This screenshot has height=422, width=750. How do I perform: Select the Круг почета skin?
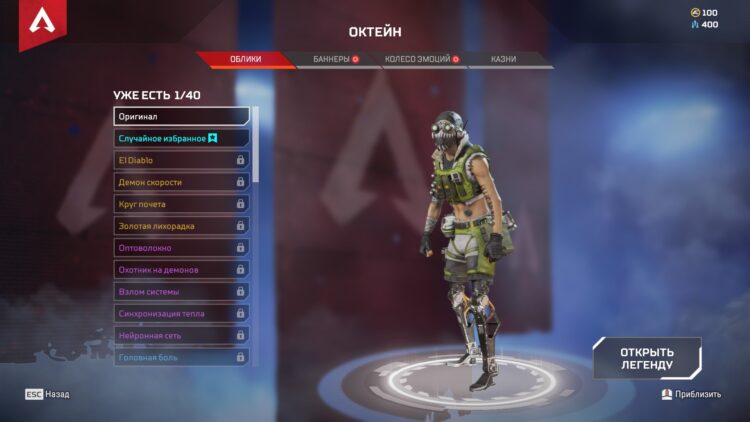coord(181,204)
